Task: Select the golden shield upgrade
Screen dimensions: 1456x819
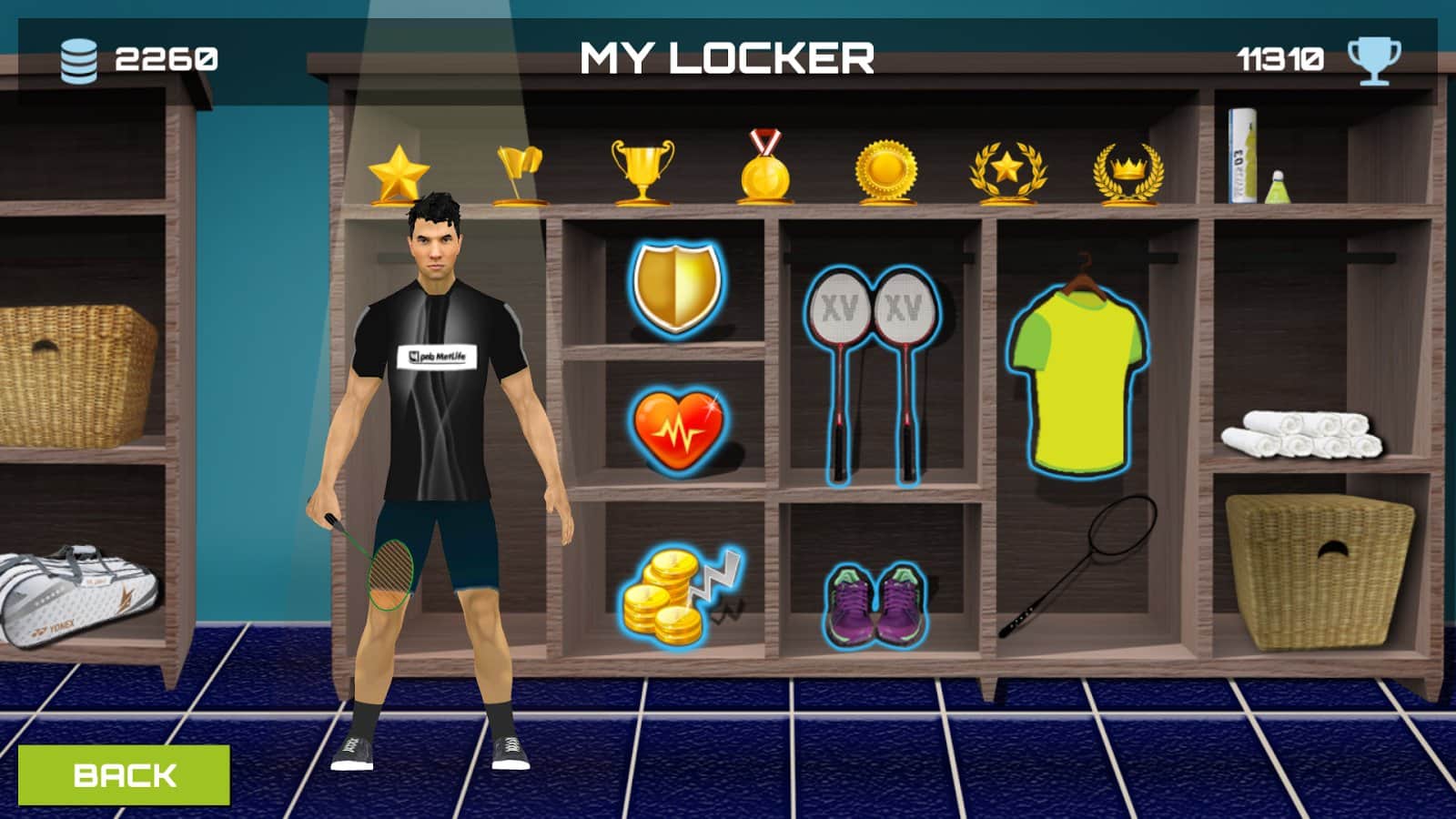Action: (x=677, y=287)
